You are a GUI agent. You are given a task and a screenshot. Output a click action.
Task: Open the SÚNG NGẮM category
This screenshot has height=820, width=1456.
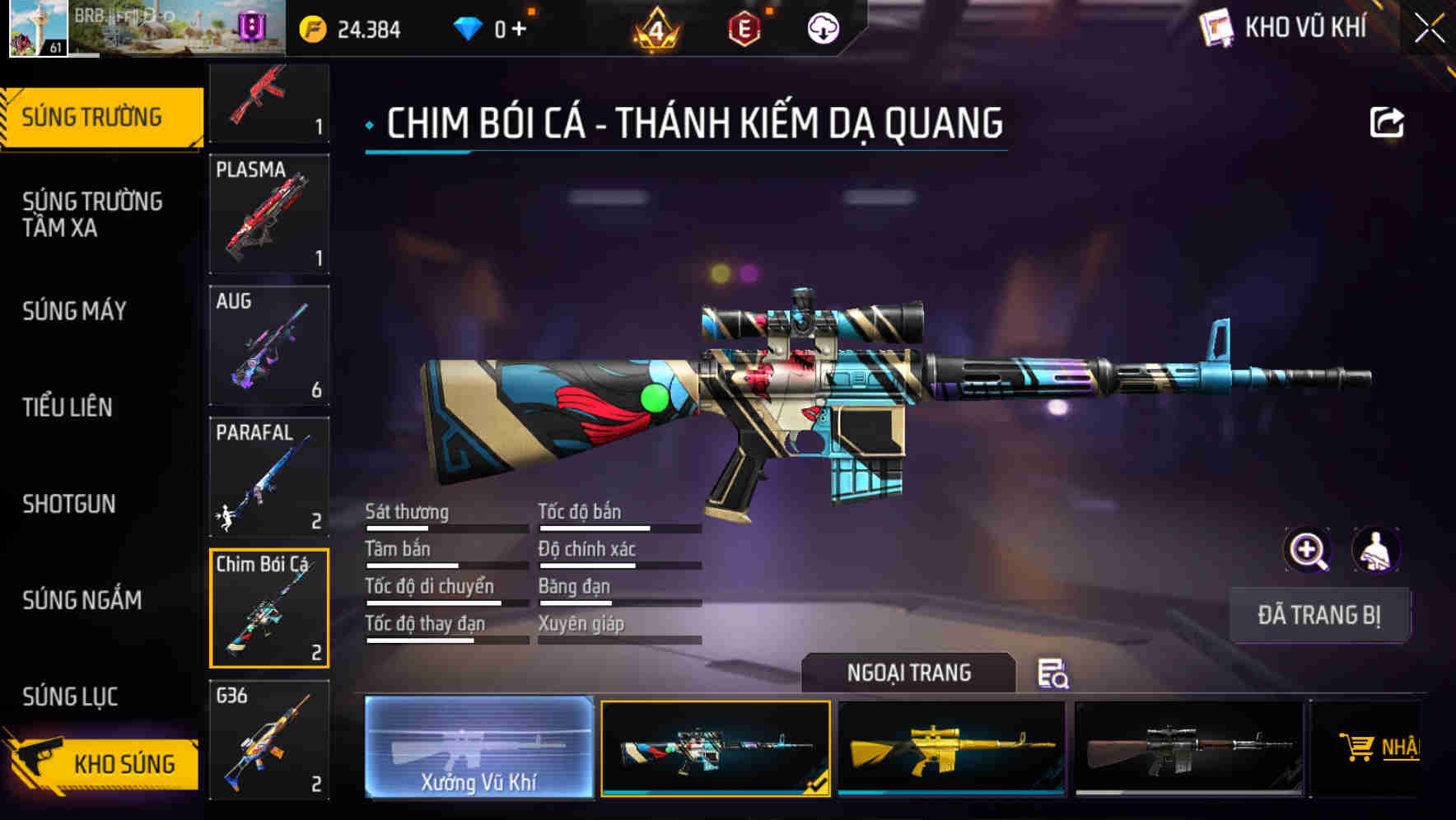[82, 601]
